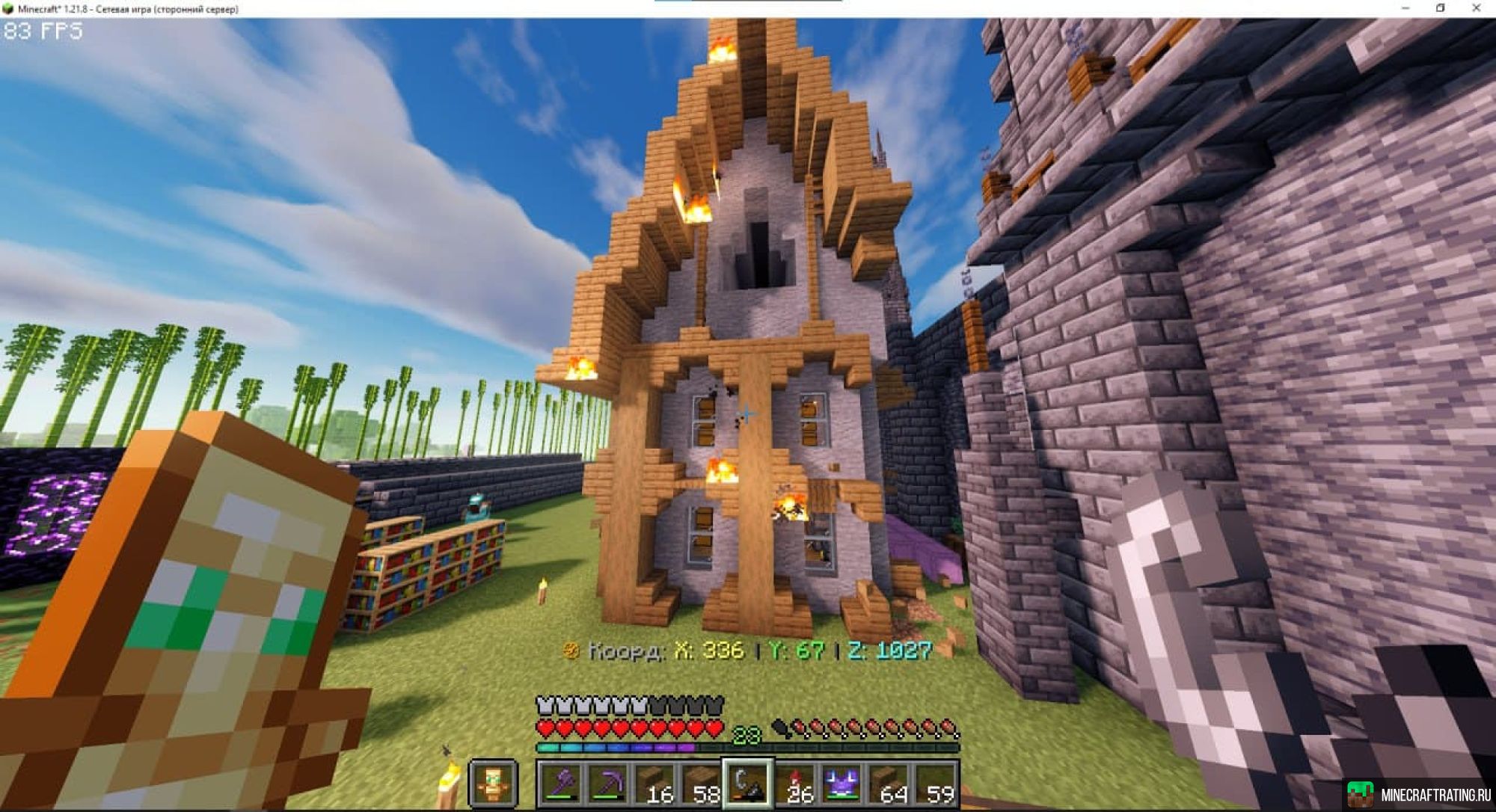1496x812 pixels.
Task: Choose the stack of 16 wooden stairs
Action: (x=654, y=784)
